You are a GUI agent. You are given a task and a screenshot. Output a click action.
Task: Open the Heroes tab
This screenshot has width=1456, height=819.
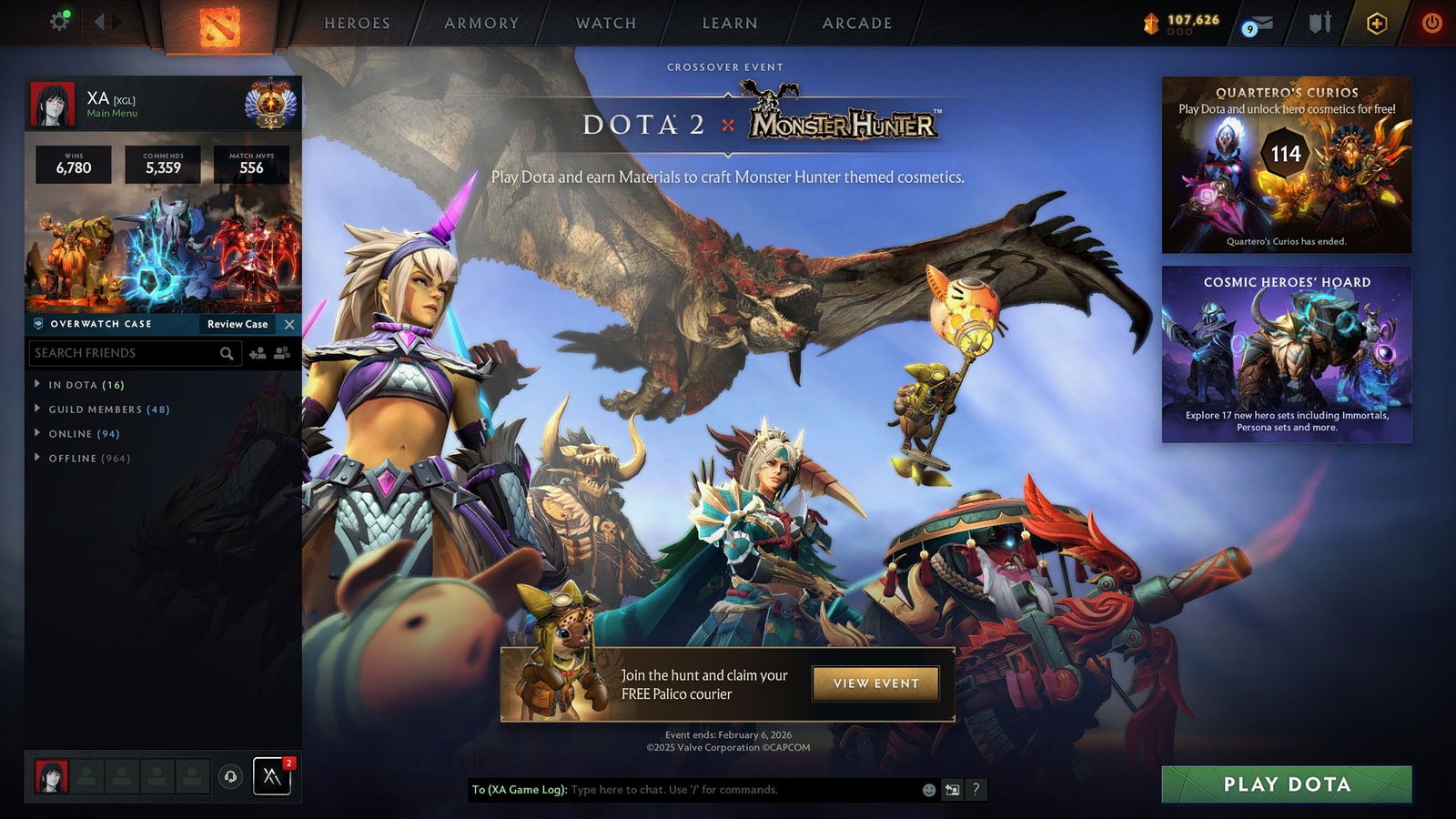357,24
